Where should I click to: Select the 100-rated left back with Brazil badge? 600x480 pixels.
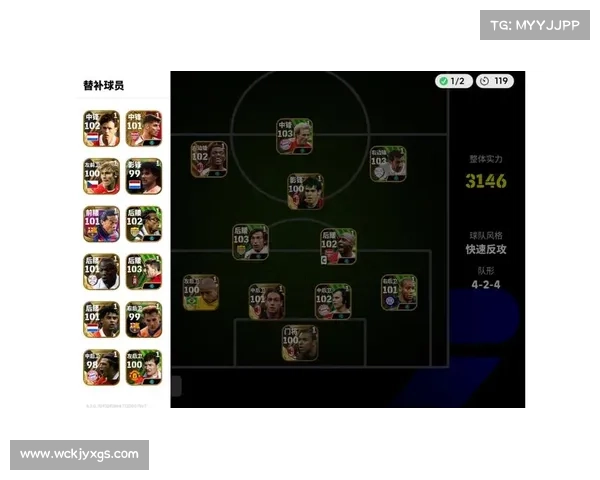[x=200, y=293]
